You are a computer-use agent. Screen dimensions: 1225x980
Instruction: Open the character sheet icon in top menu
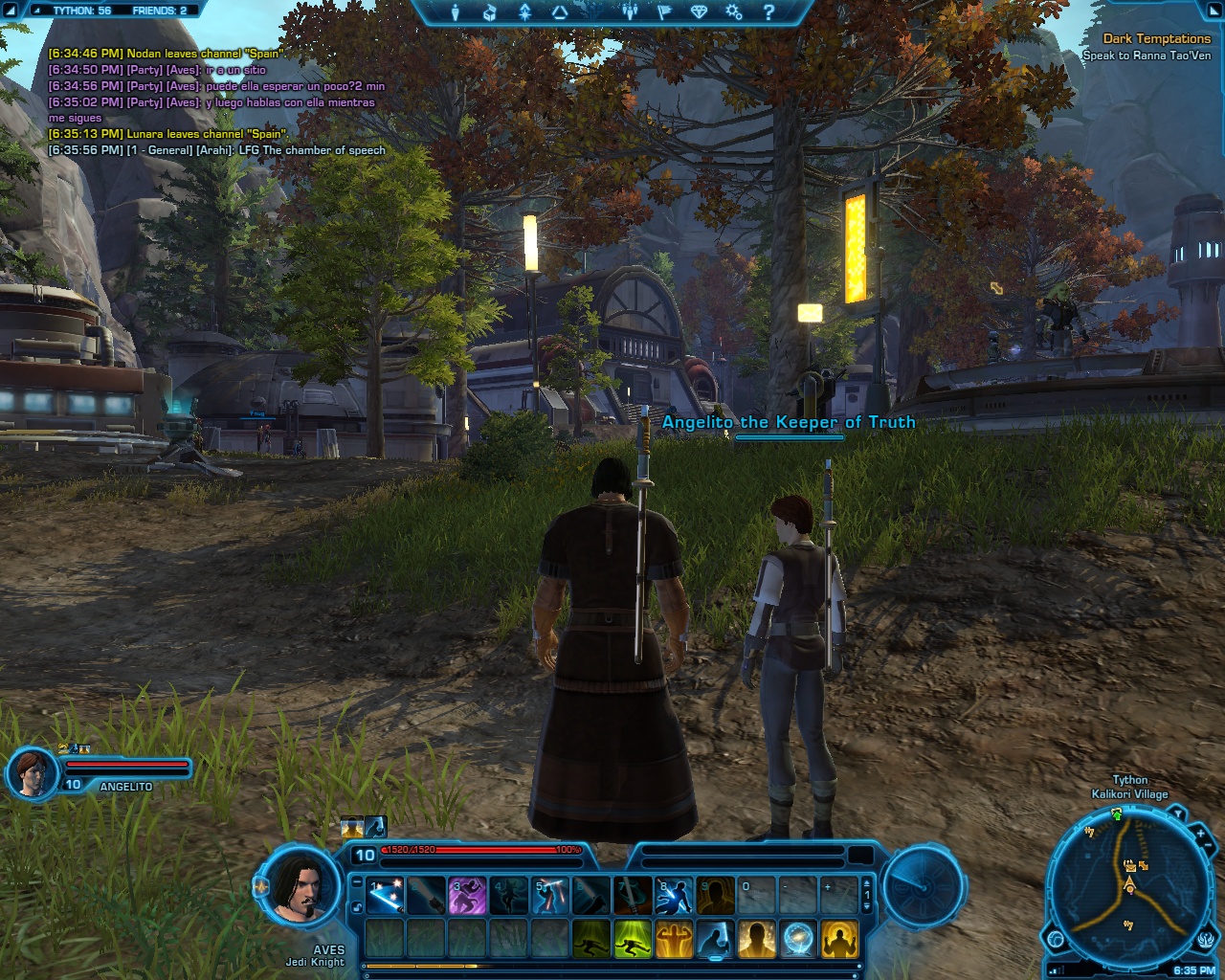(x=456, y=12)
